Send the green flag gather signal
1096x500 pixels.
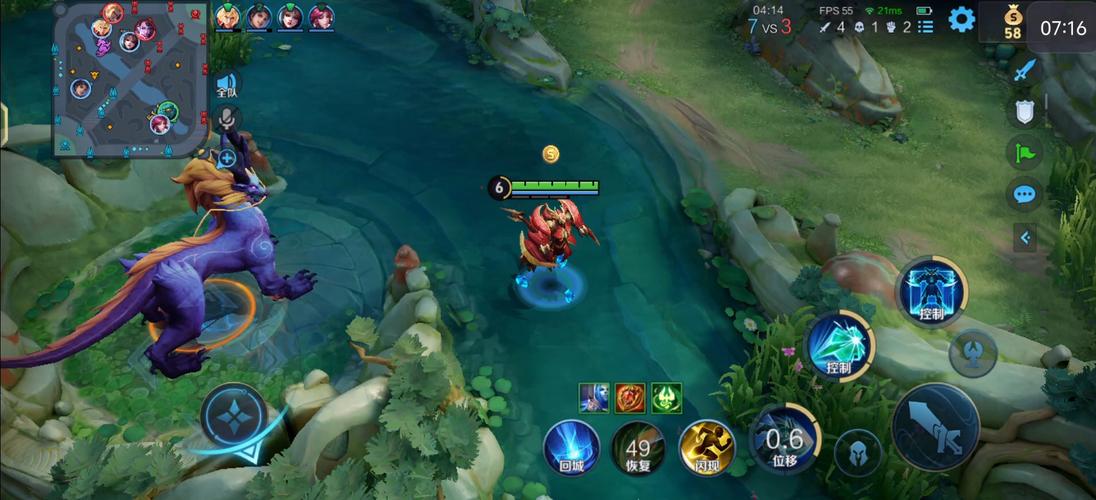pos(1025,153)
